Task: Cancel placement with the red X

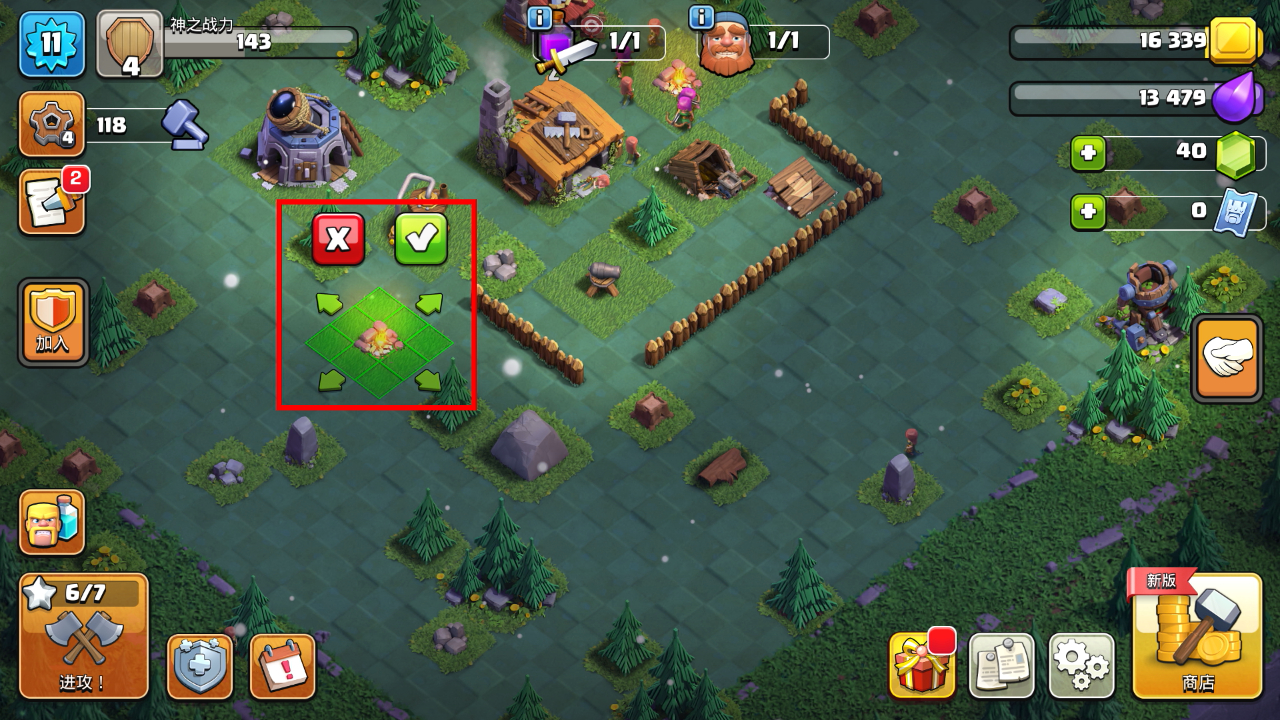Action: point(338,239)
